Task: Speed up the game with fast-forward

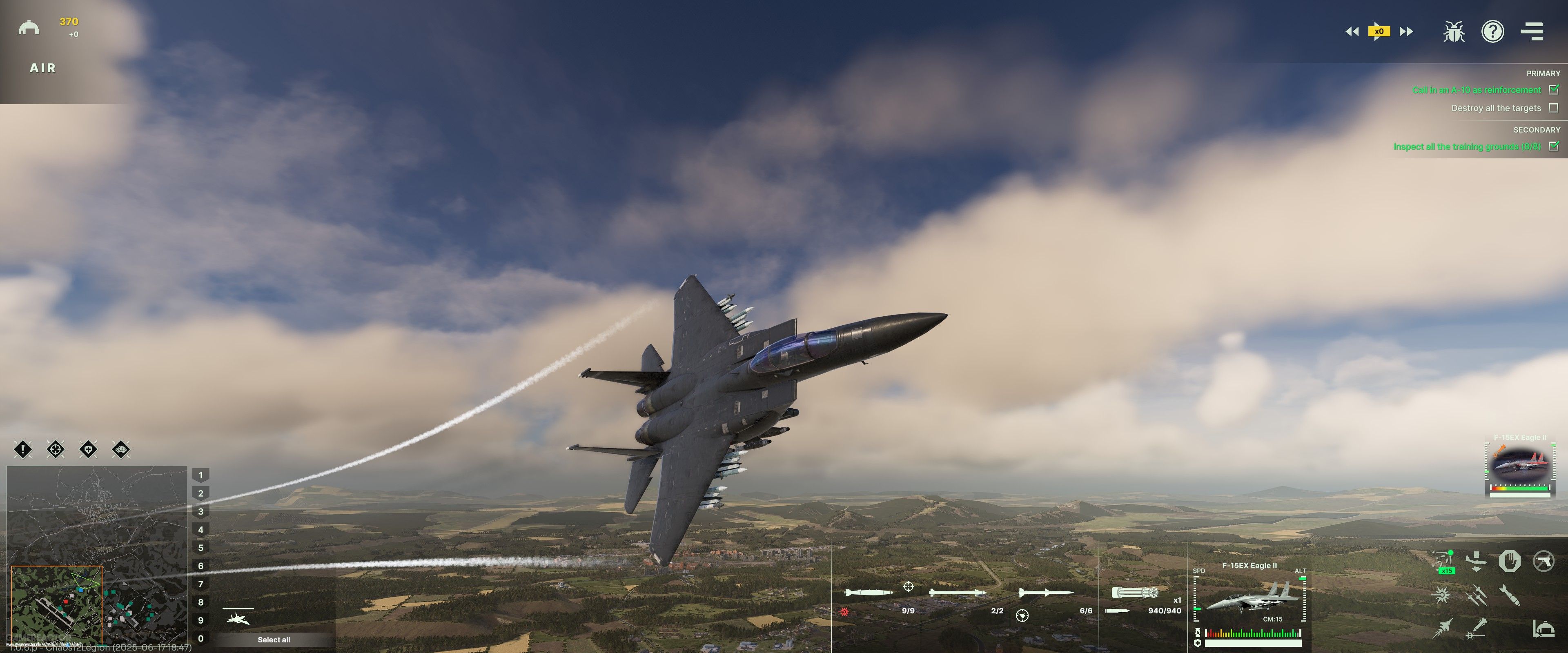Action: (x=1406, y=32)
